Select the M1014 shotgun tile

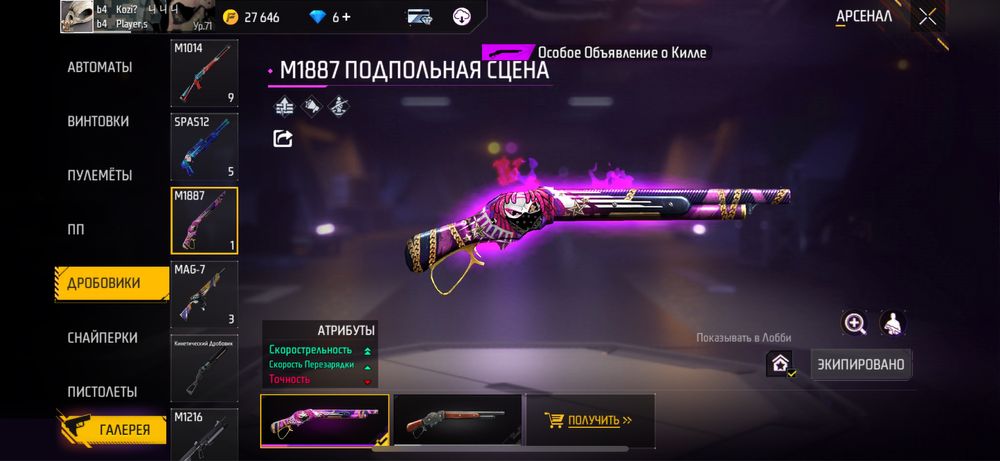click(204, 73)
